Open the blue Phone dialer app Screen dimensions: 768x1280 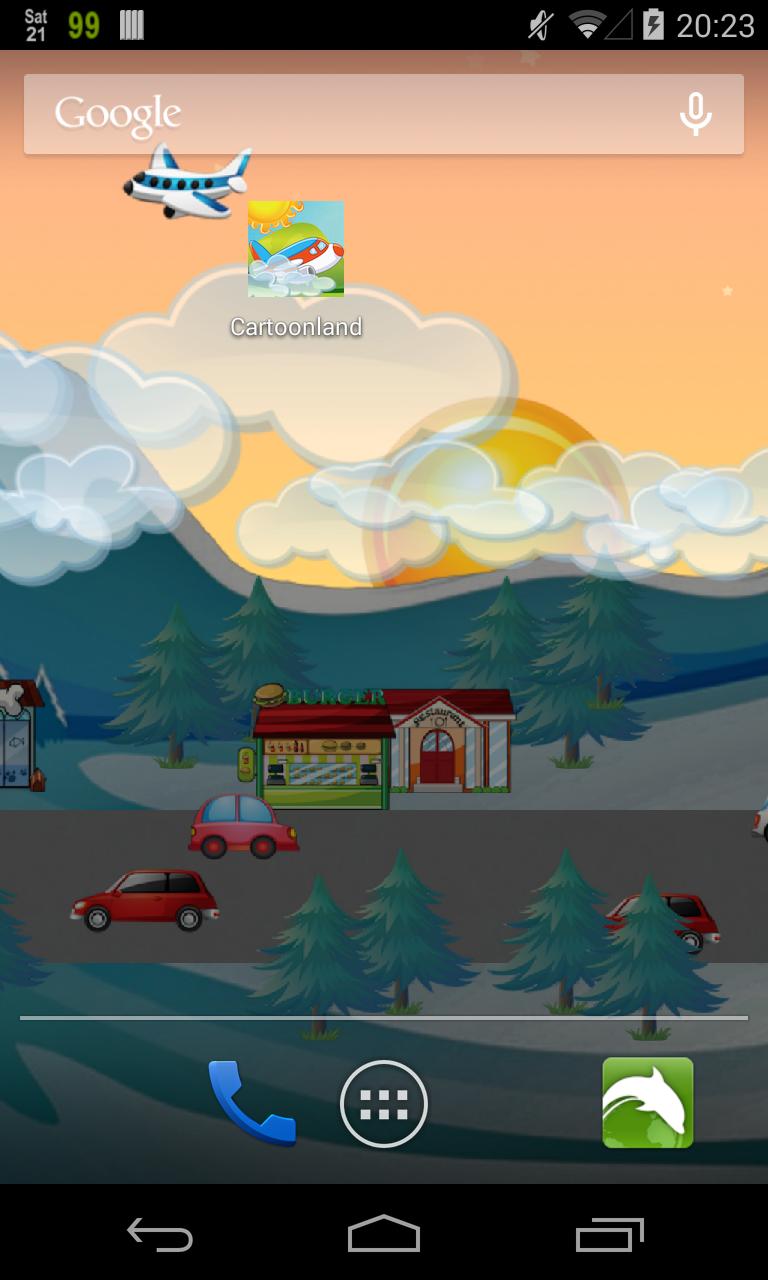click(x=251, y=1102)
